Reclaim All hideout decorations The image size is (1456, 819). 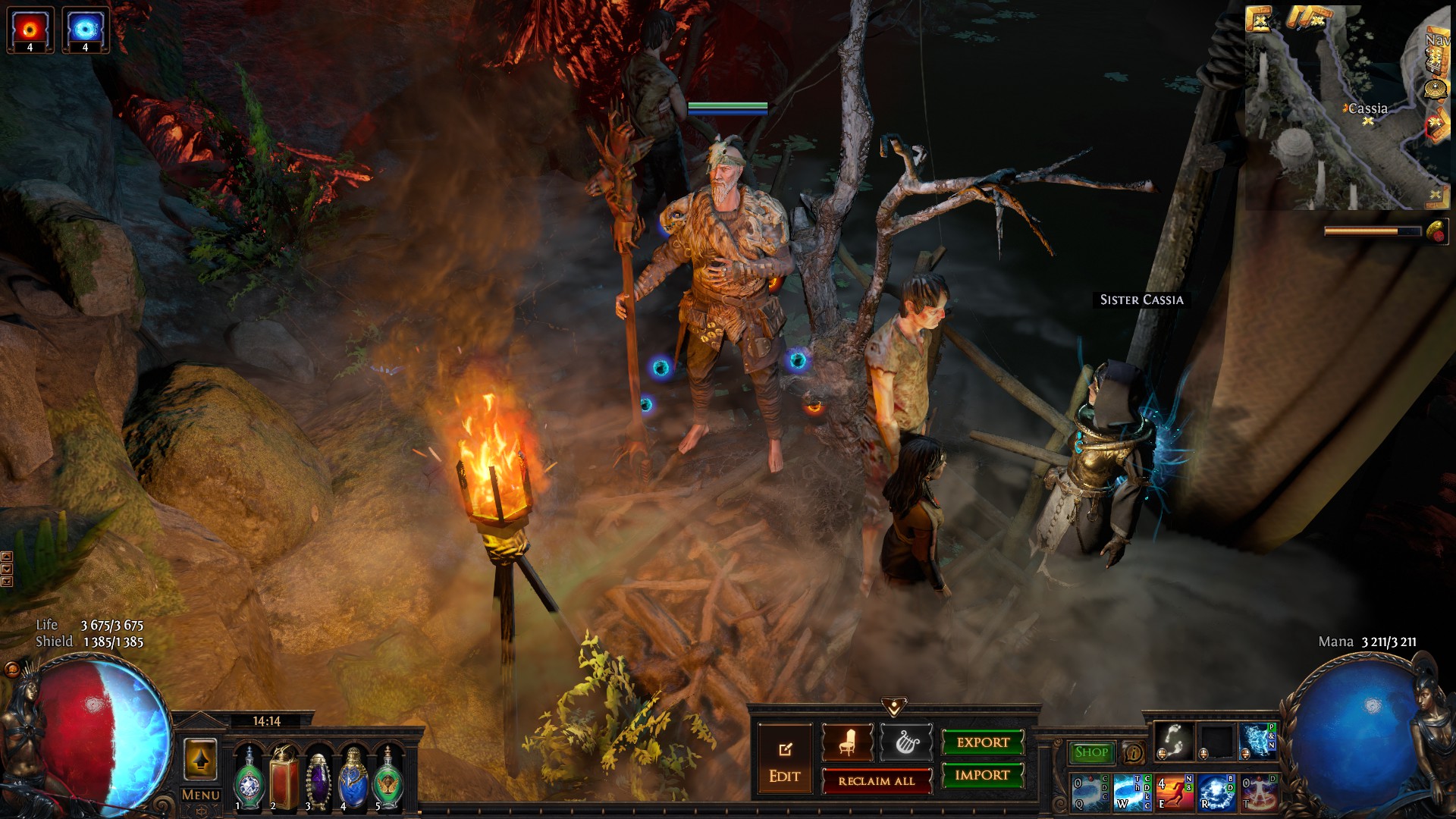[877, 781]
